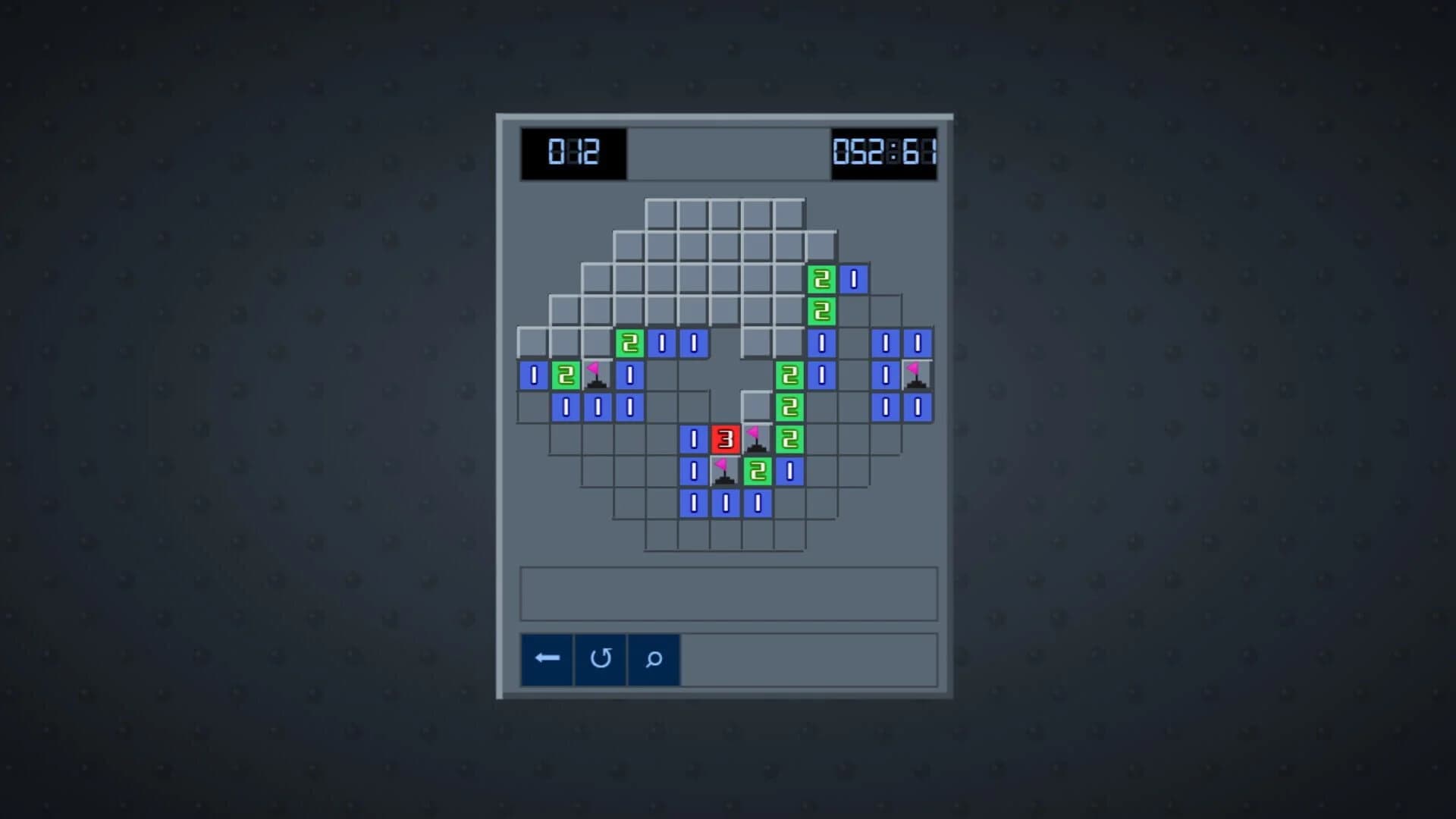Select the magnifier zoom icon

[654, 659]
